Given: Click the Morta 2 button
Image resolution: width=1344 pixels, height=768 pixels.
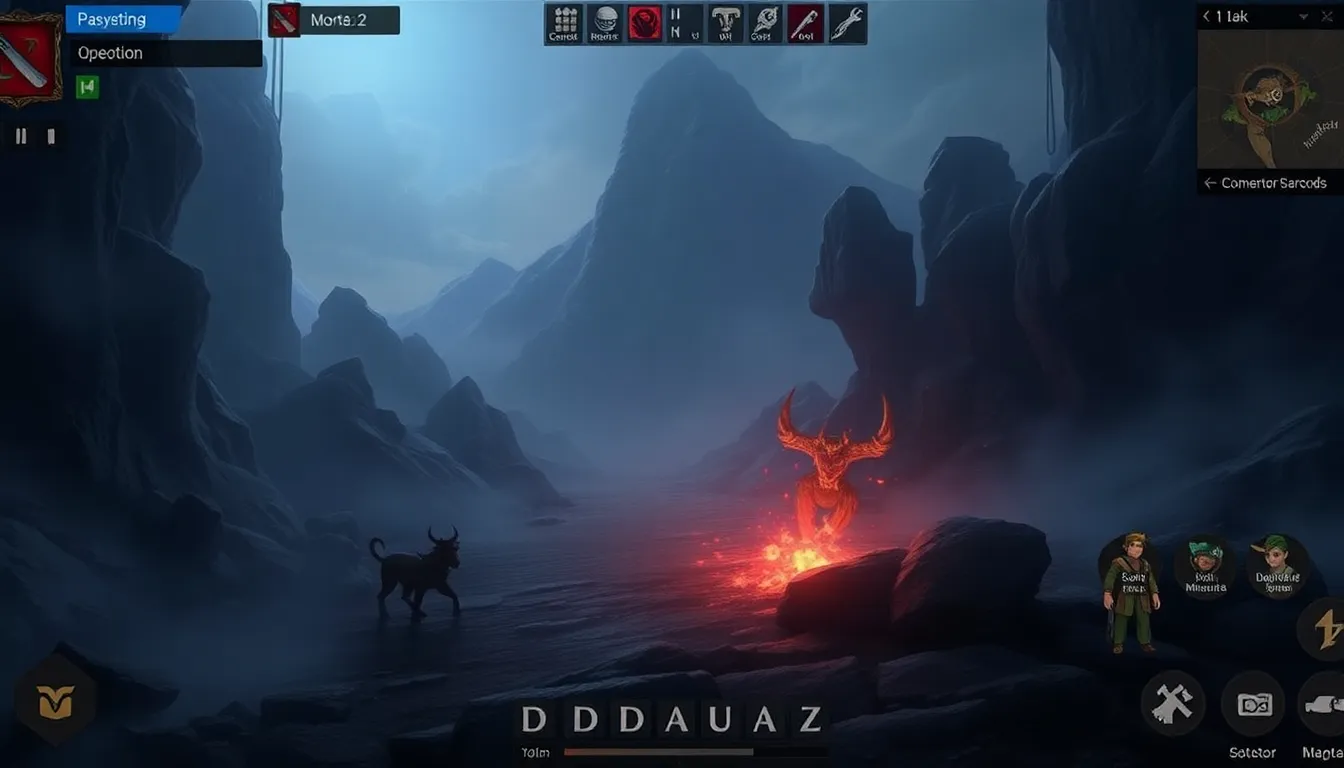Looking at the screenshot, I should coord(333,18).
